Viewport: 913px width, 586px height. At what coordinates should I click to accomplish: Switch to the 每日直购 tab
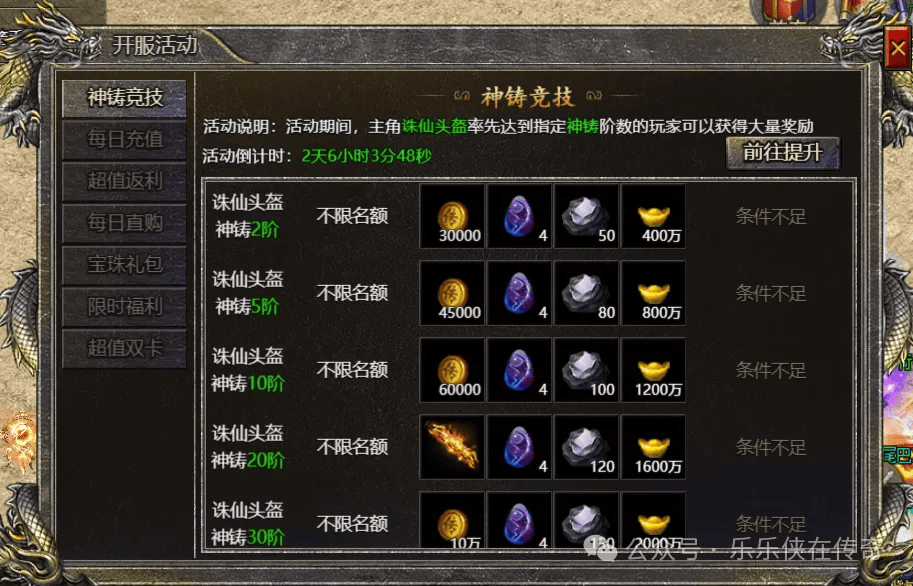(x=124, y=223)
